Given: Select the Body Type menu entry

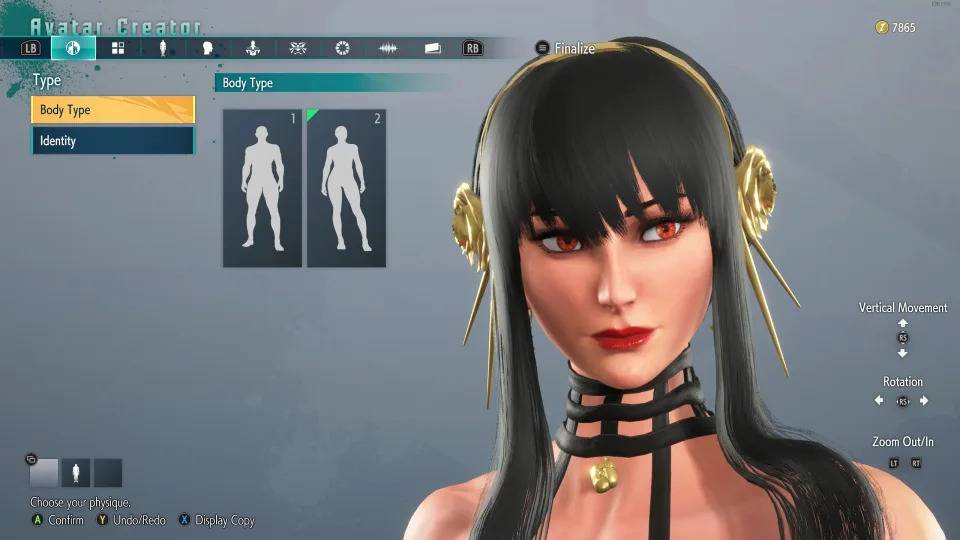Looking at the screenshot, I should [113, 110].
